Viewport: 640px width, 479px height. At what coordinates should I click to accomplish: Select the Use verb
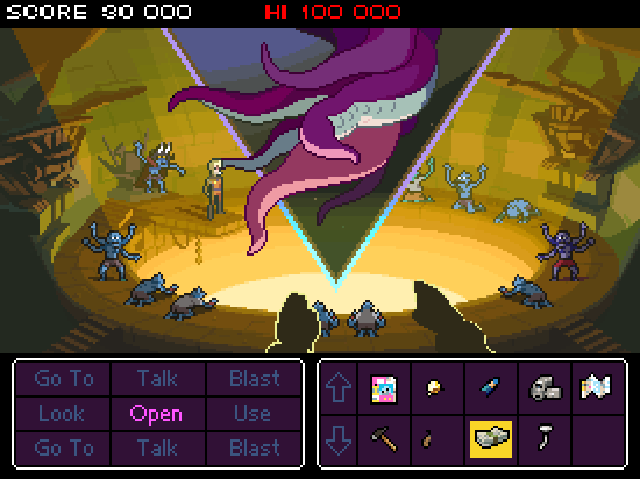click(252, 413)
